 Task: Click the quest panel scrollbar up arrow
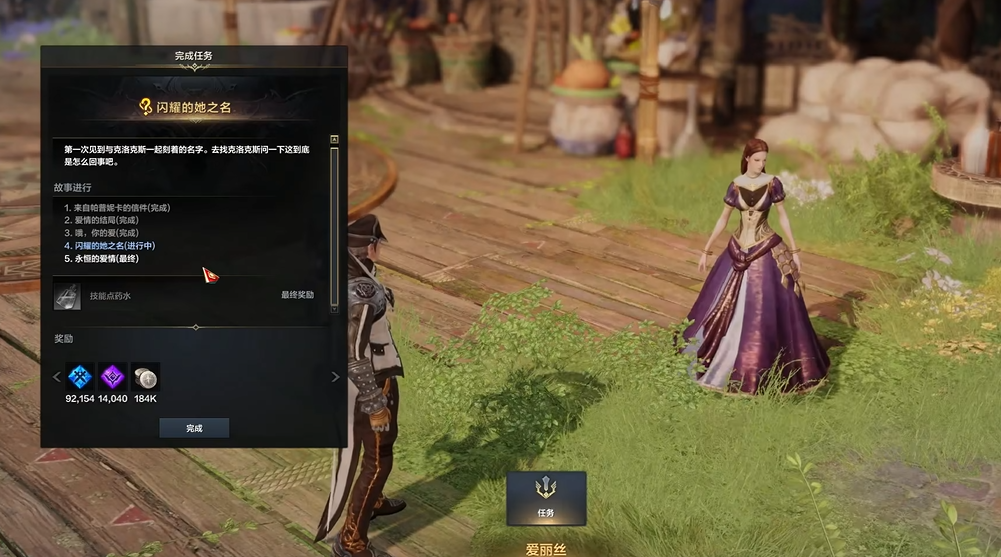[334, 139]
